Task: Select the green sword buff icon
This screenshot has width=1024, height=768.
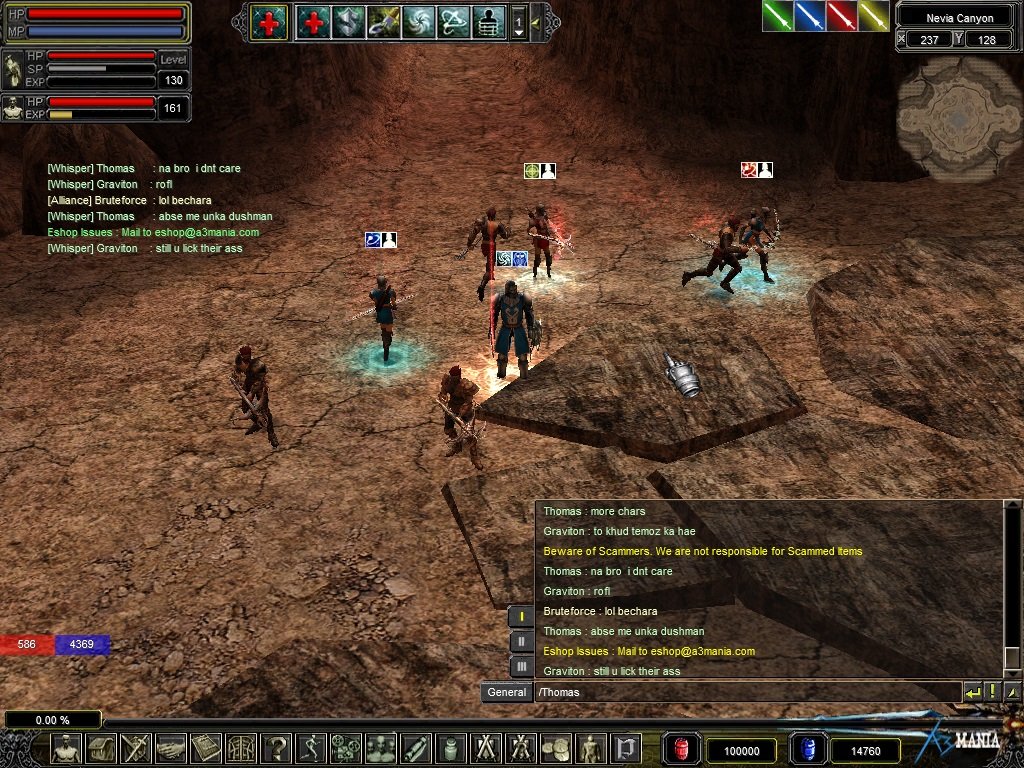Action: click(x=778, y=16)
